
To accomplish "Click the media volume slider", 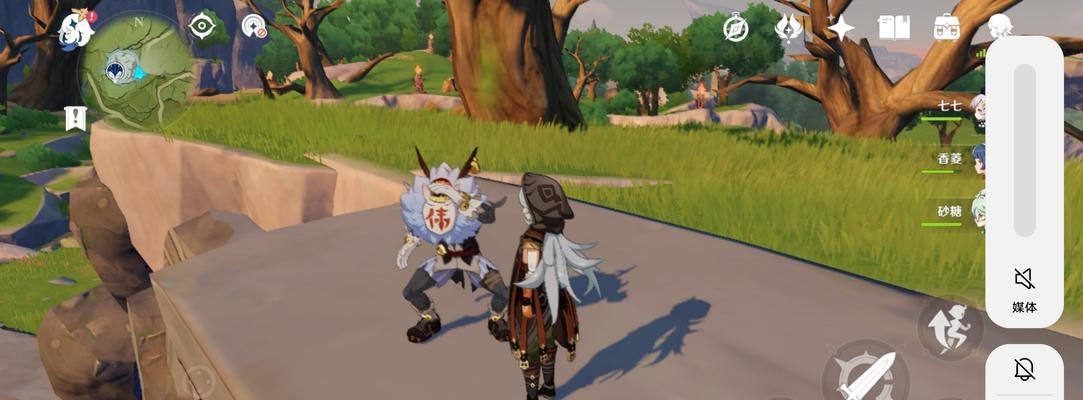I will click(1024, 150).
